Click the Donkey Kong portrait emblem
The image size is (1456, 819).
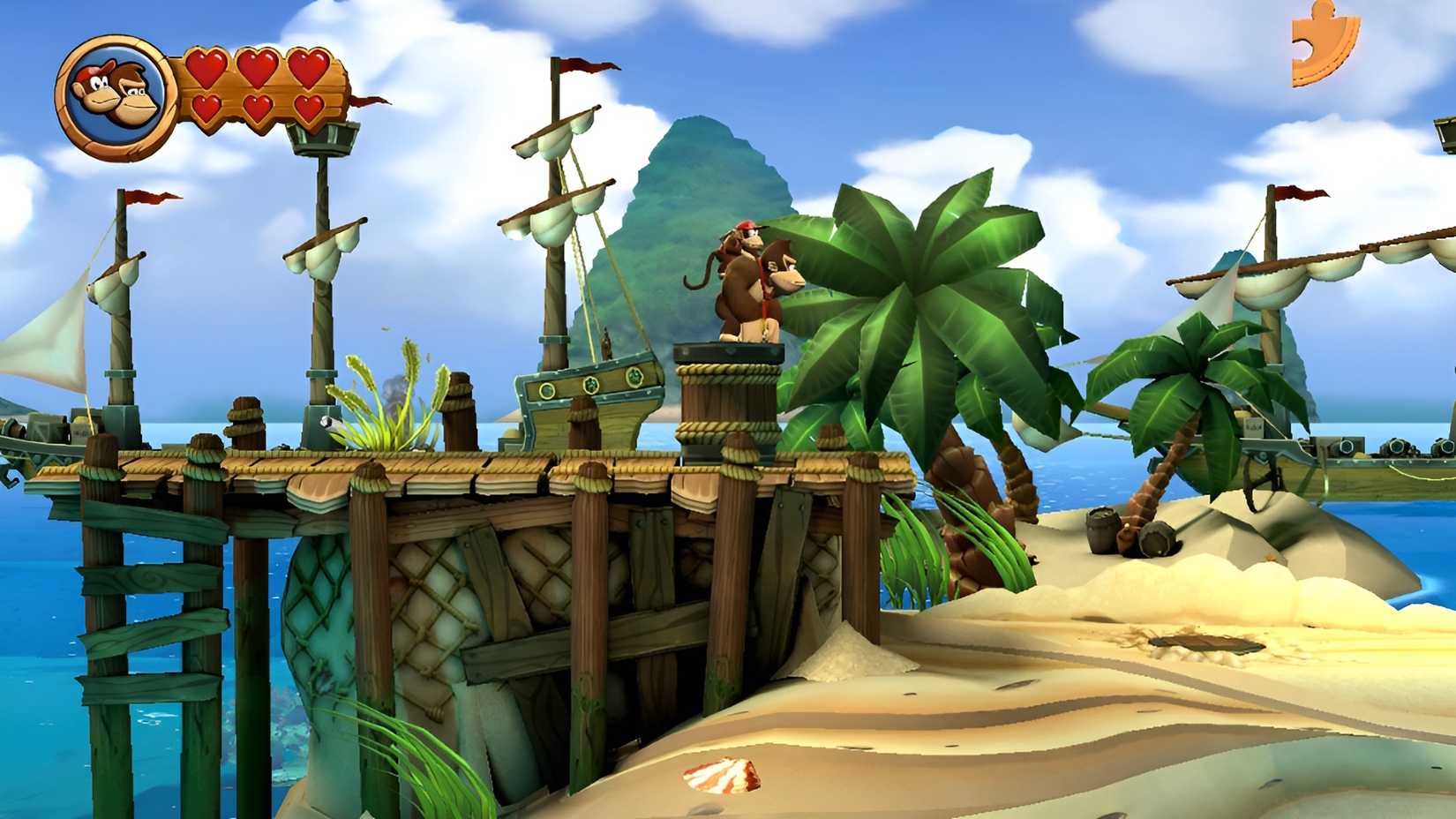(x=115, y=93)
